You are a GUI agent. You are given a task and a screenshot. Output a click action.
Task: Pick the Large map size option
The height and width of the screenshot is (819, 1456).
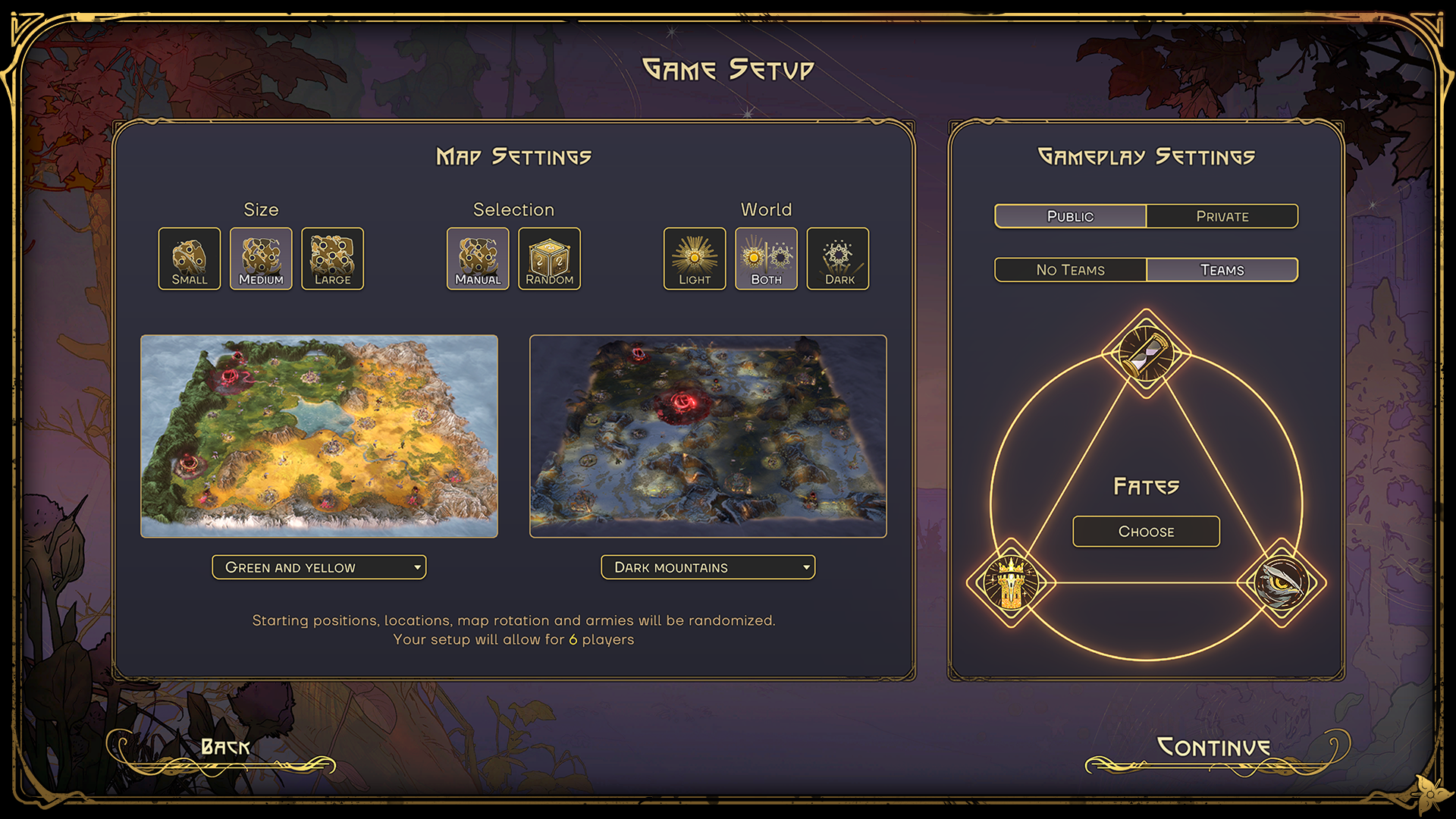332,259
